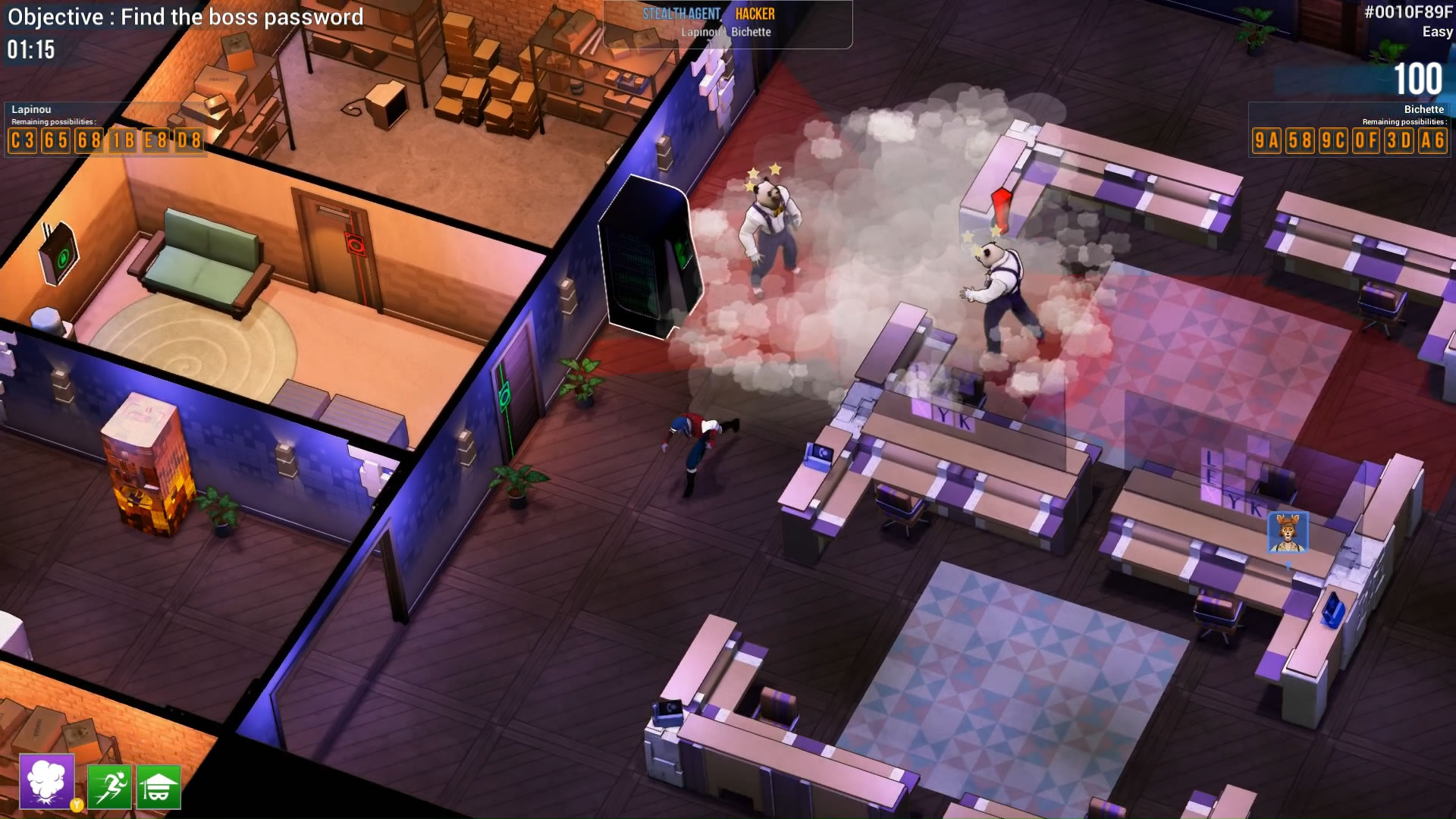Click the yellow Y gamepad button badge

pyautogui.click(x=77, y=806)
